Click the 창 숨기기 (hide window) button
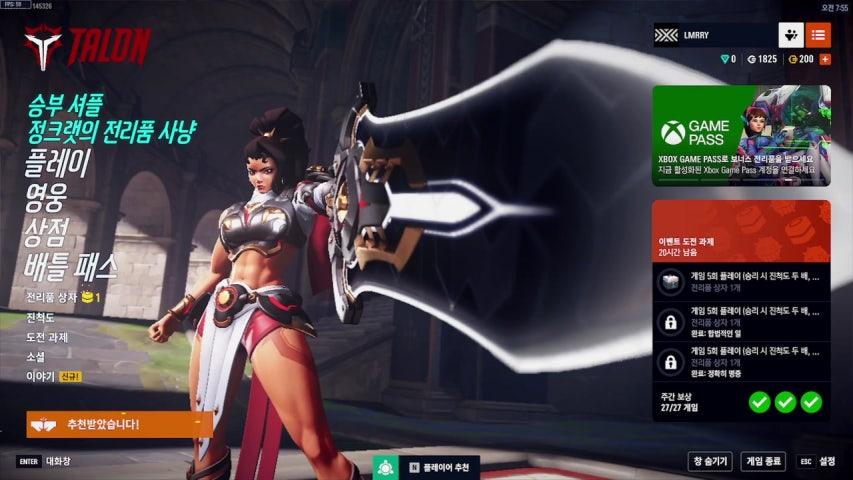This screenshot has height=480, width=853. click(x=710, y=461)
